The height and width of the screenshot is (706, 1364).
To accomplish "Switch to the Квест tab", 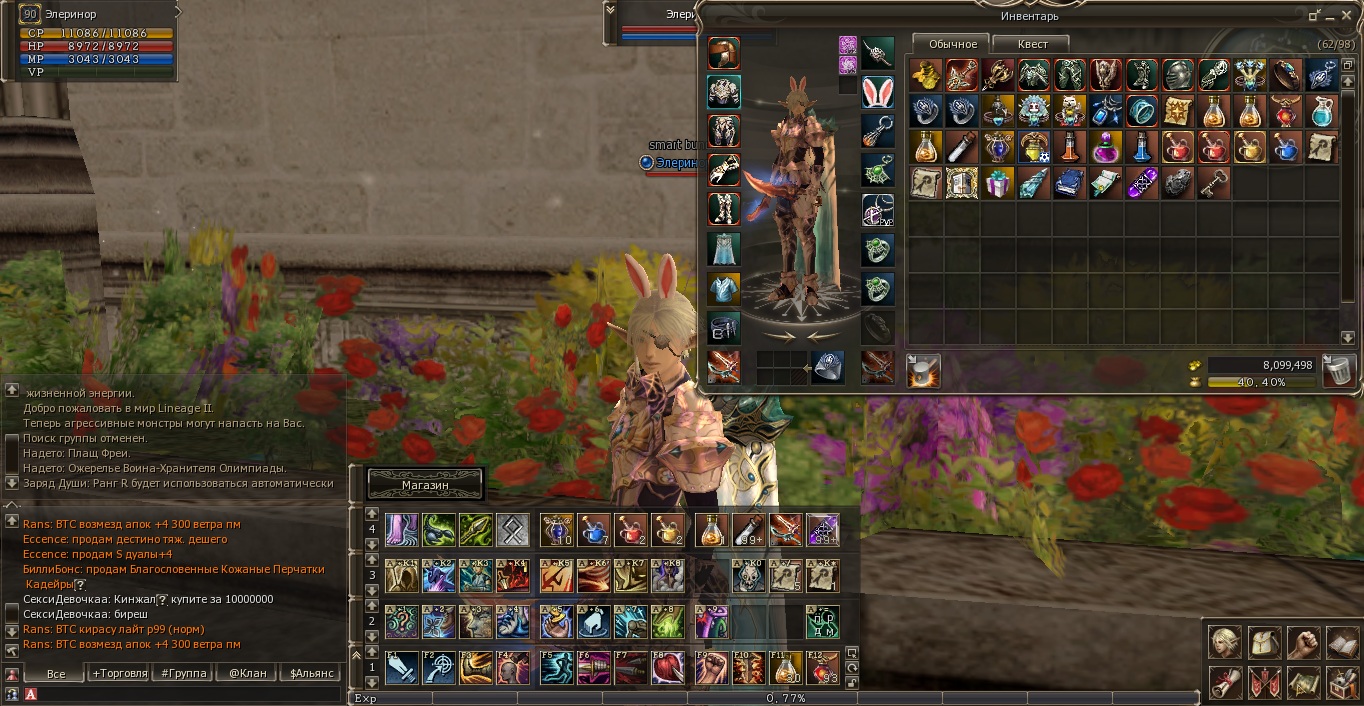I will [1032, 44].
